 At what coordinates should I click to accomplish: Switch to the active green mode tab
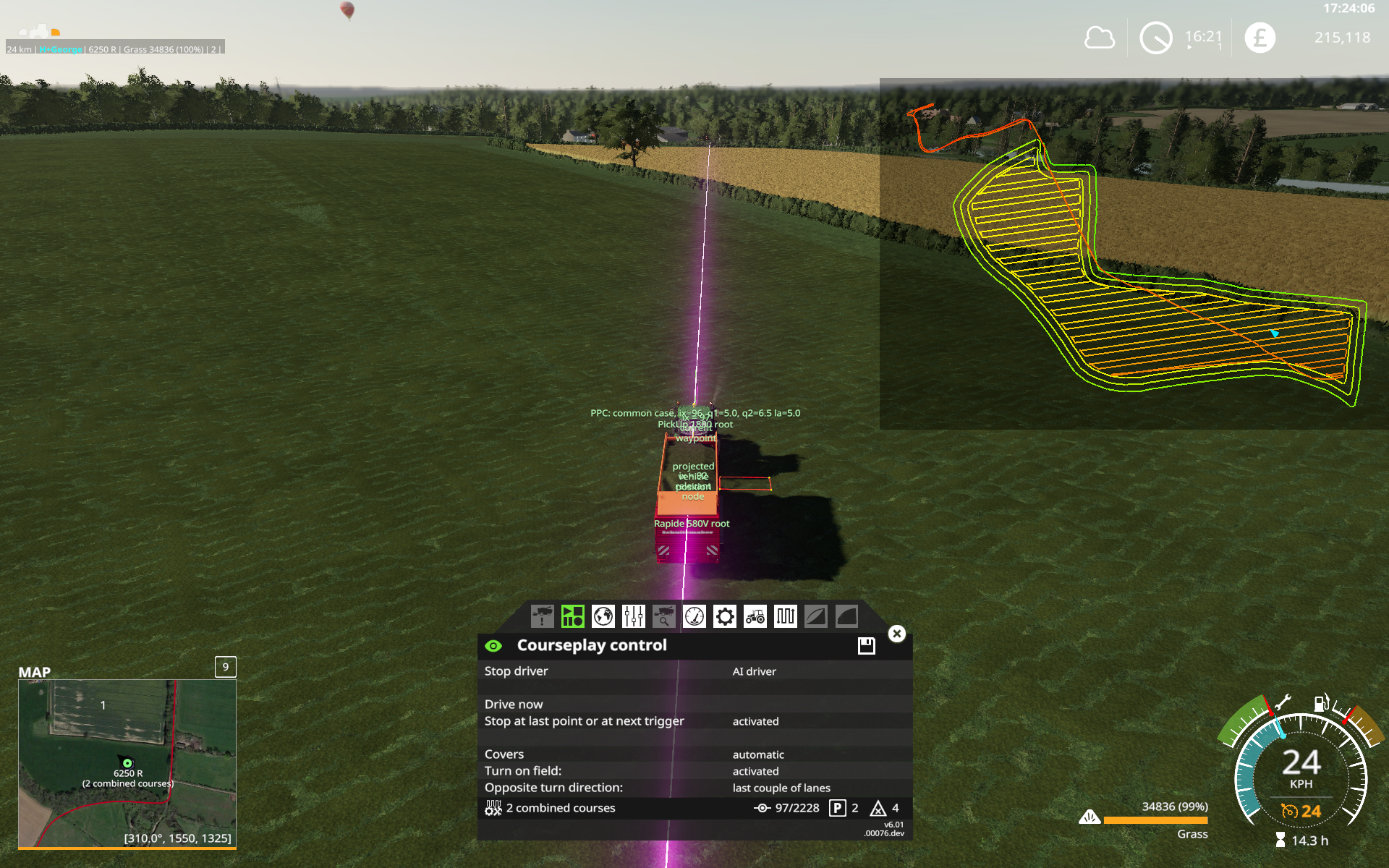[572, 616]
